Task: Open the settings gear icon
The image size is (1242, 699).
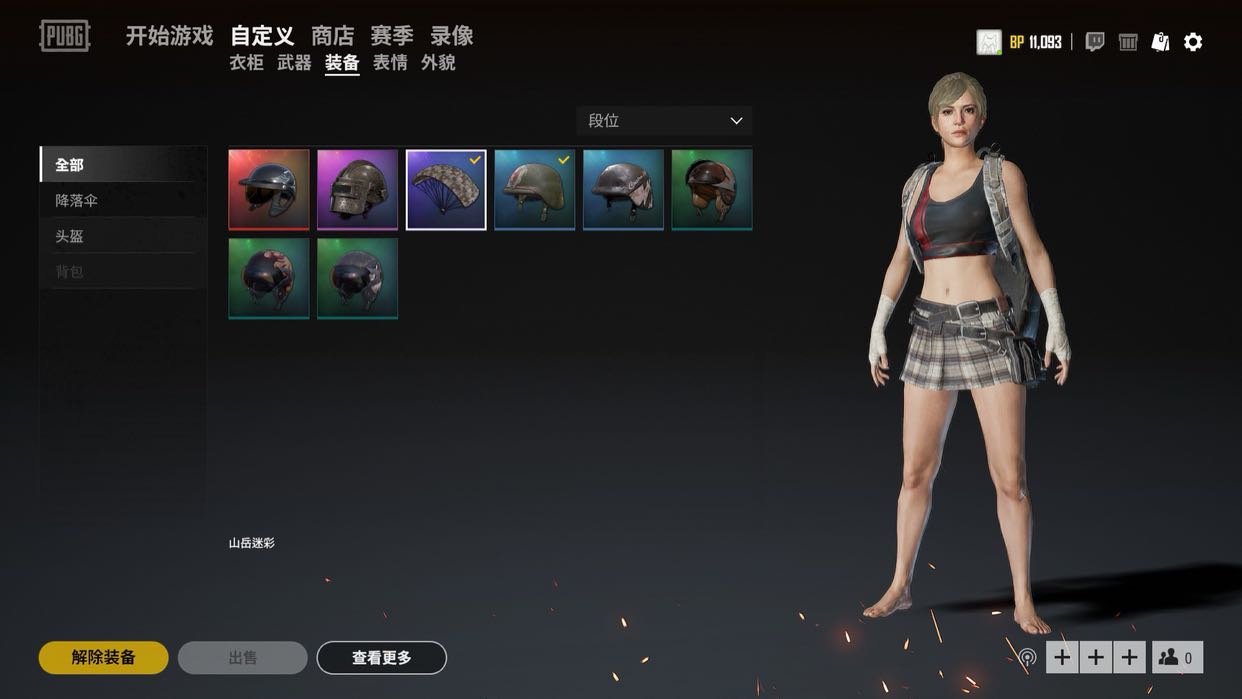Action: (x=1193, y=42)
